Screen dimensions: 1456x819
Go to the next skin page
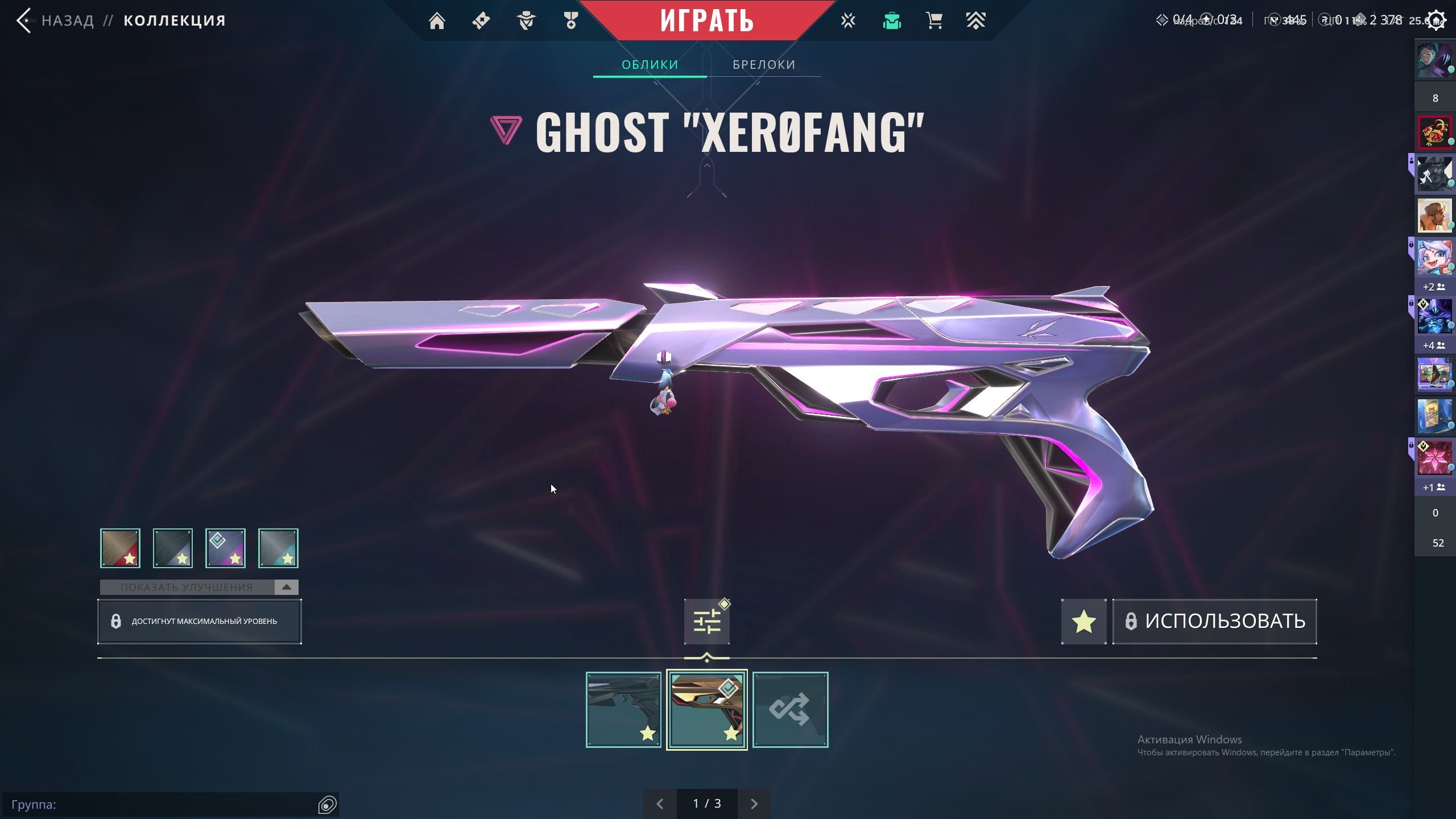[754, 804]
